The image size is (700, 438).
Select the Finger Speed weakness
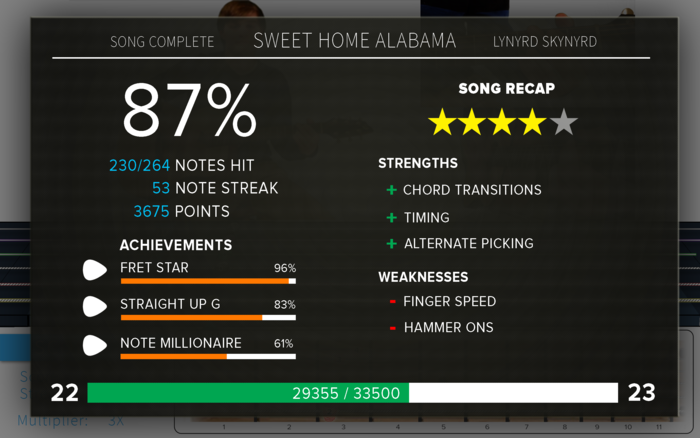449,301
